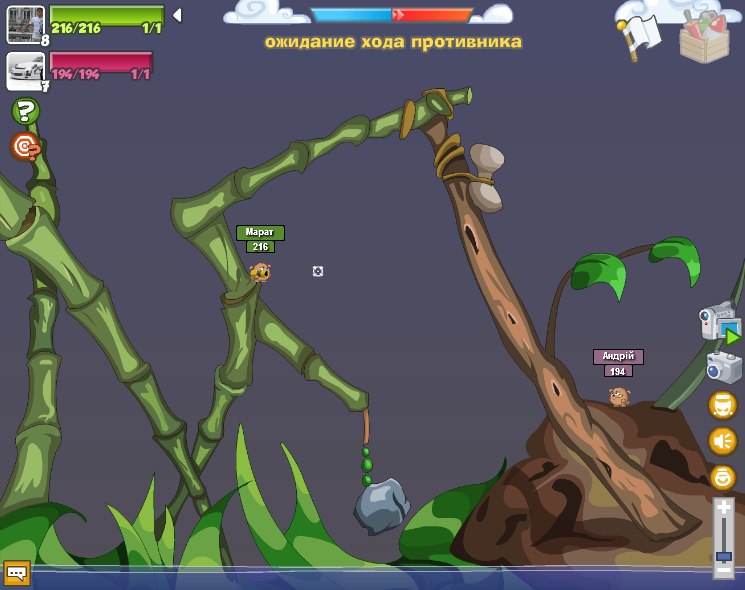The image size is (745, 590).
Task: Collapse the team health panel with the white arrow
Action: coord(177,15)
